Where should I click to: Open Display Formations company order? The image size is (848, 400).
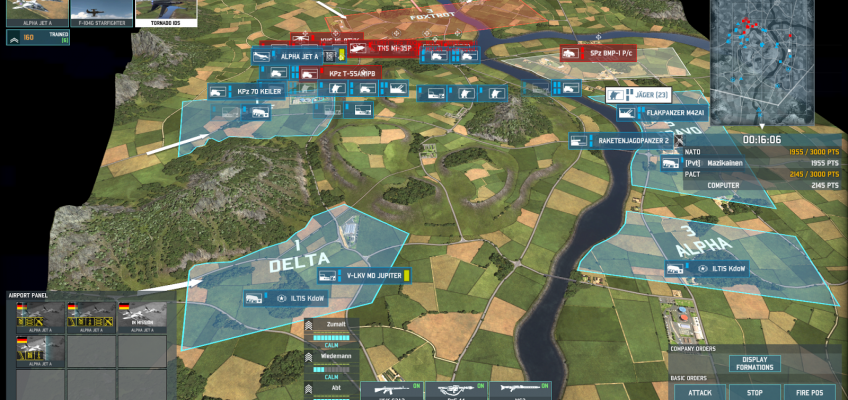point(754,363)
